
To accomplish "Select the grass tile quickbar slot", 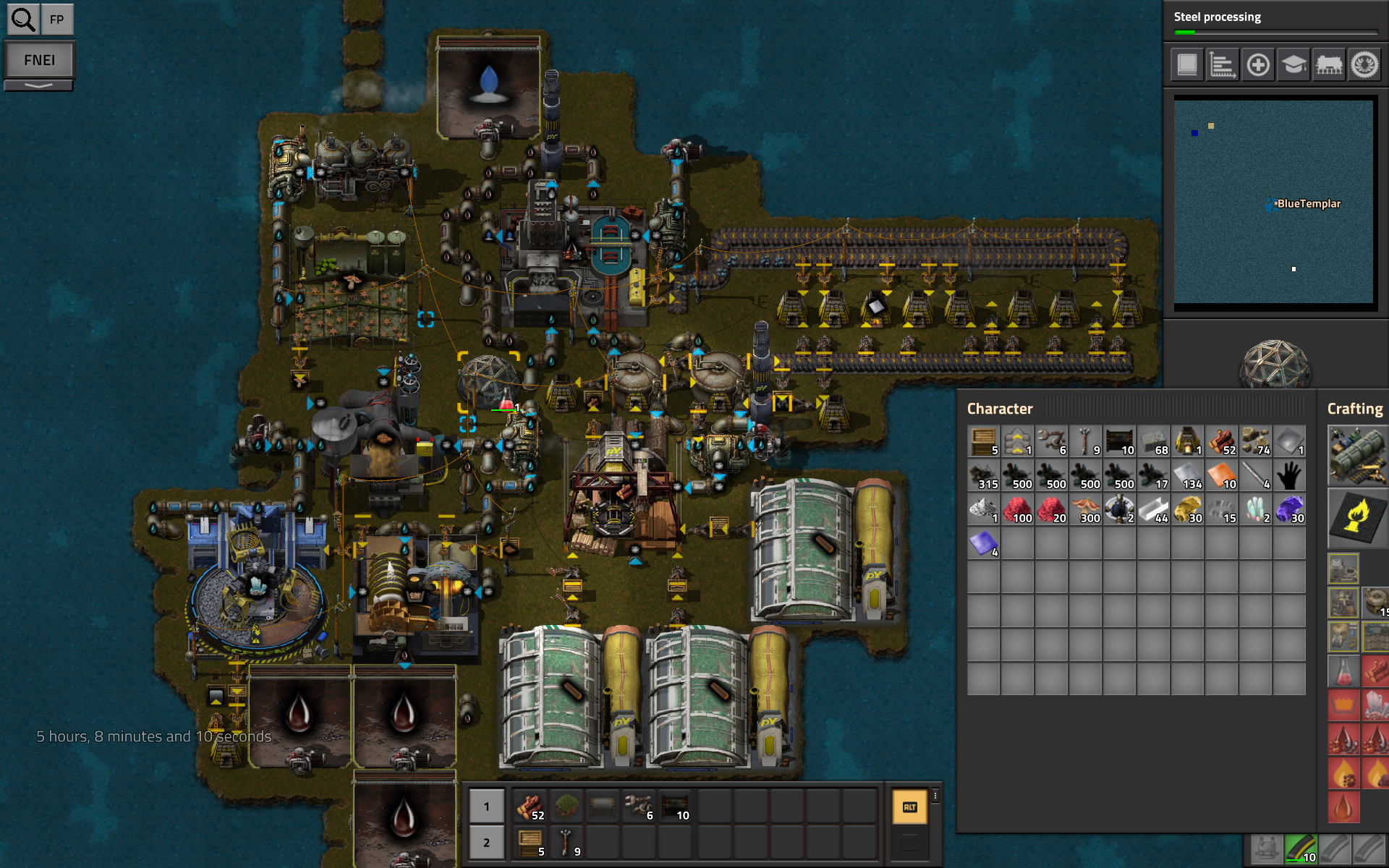I will (566, 806).
